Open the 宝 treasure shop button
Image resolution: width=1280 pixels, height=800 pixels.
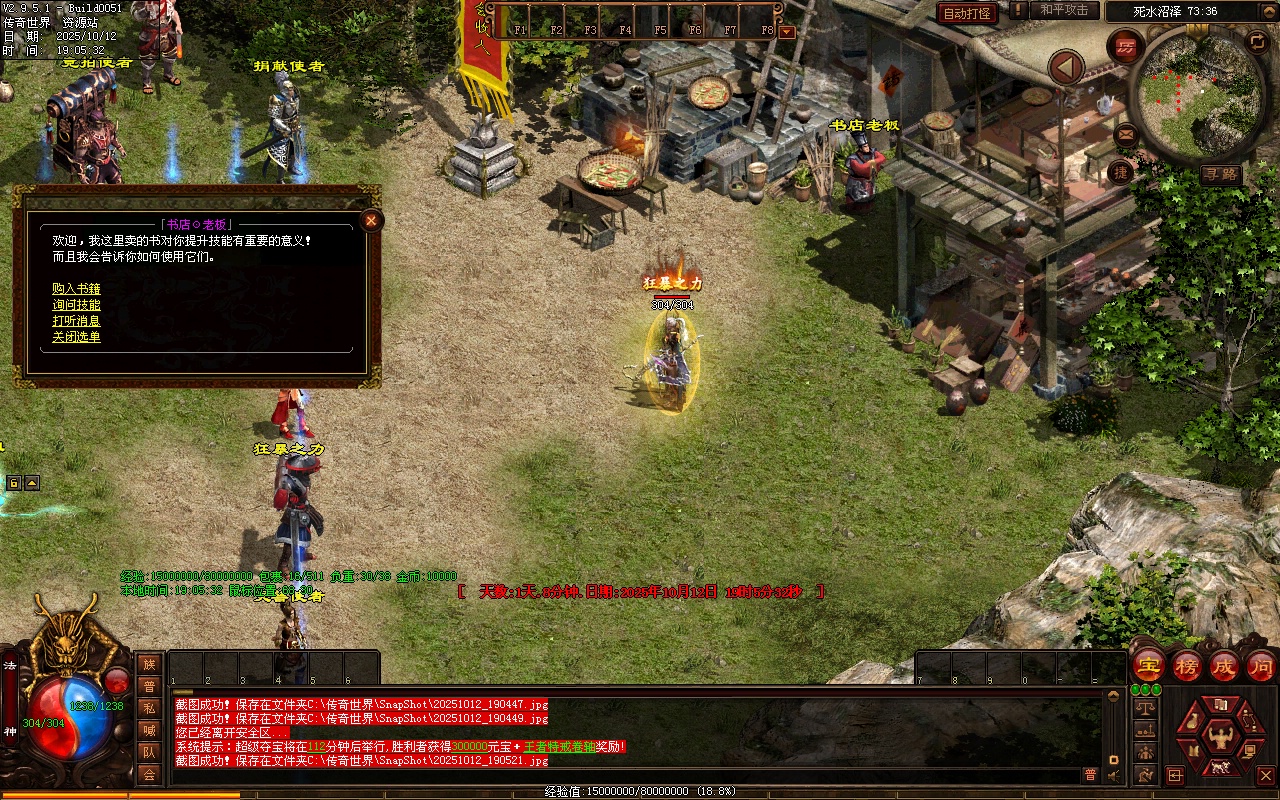(x=1149, y=666)
